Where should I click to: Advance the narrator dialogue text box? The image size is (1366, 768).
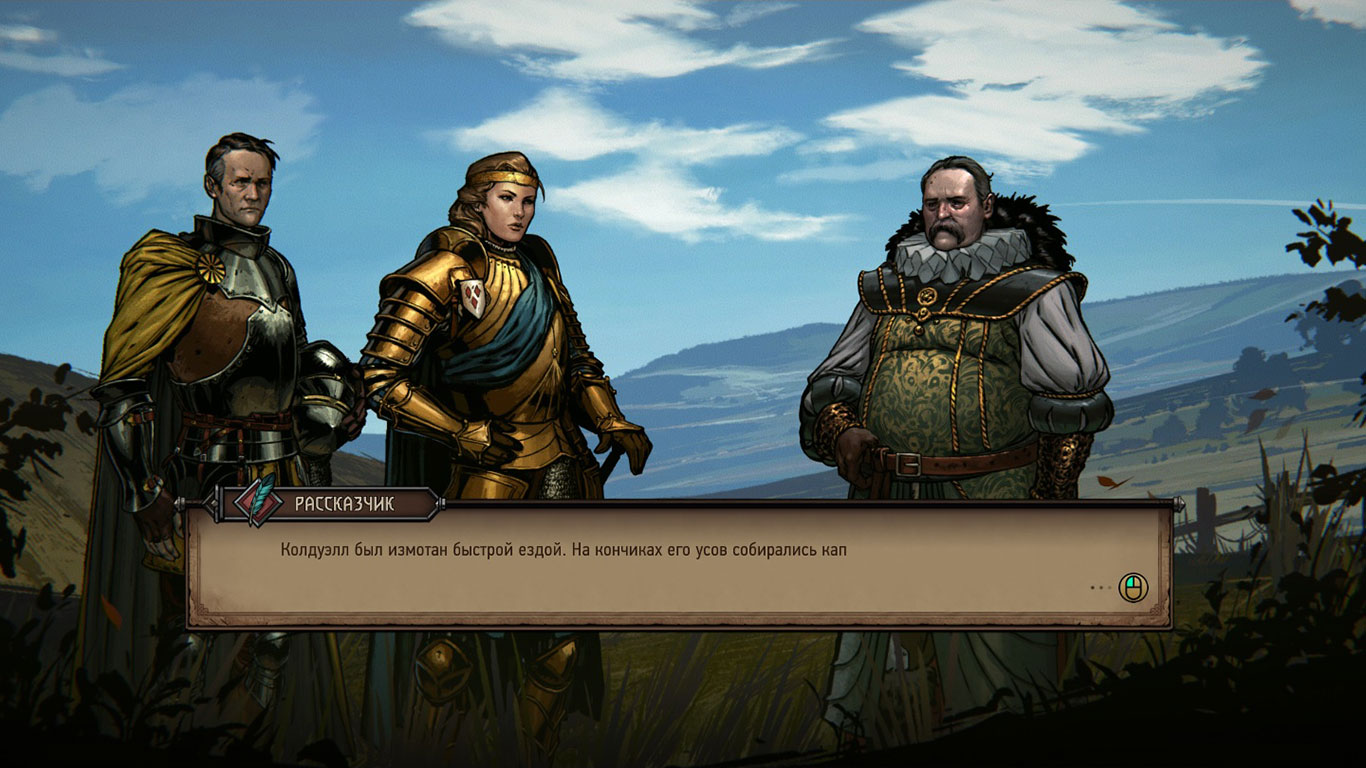pos(1132,588)
